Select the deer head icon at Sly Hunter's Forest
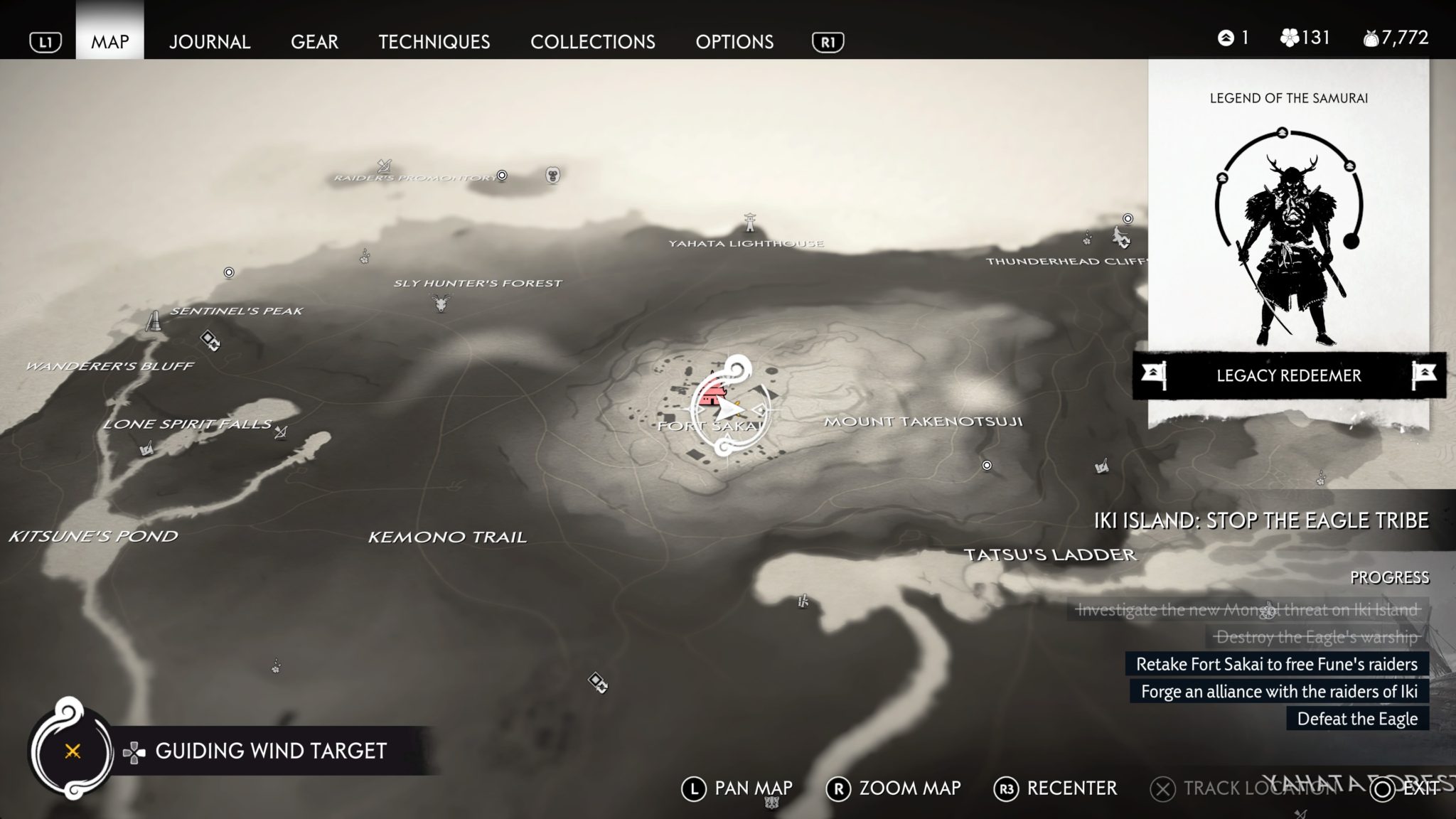This screenshot has height=819, width=1456. point(439,302)
